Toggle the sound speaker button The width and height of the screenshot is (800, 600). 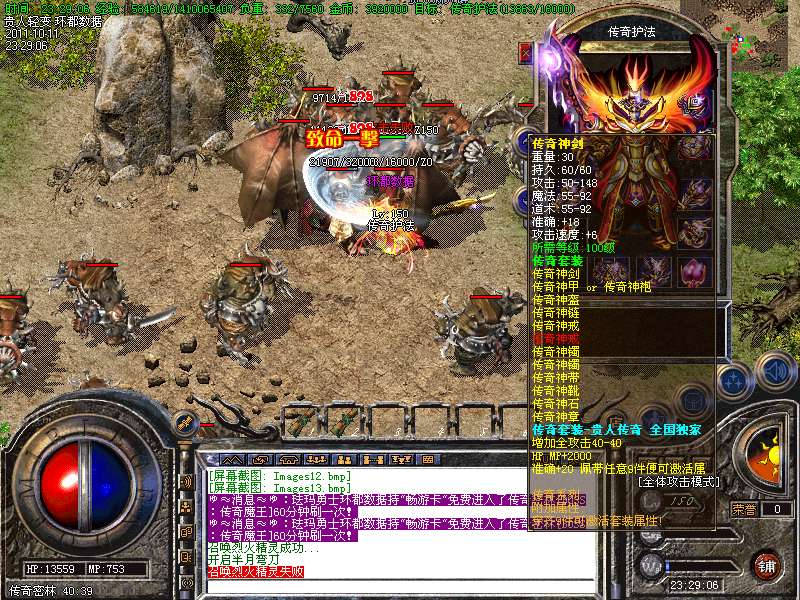(774, 370)
